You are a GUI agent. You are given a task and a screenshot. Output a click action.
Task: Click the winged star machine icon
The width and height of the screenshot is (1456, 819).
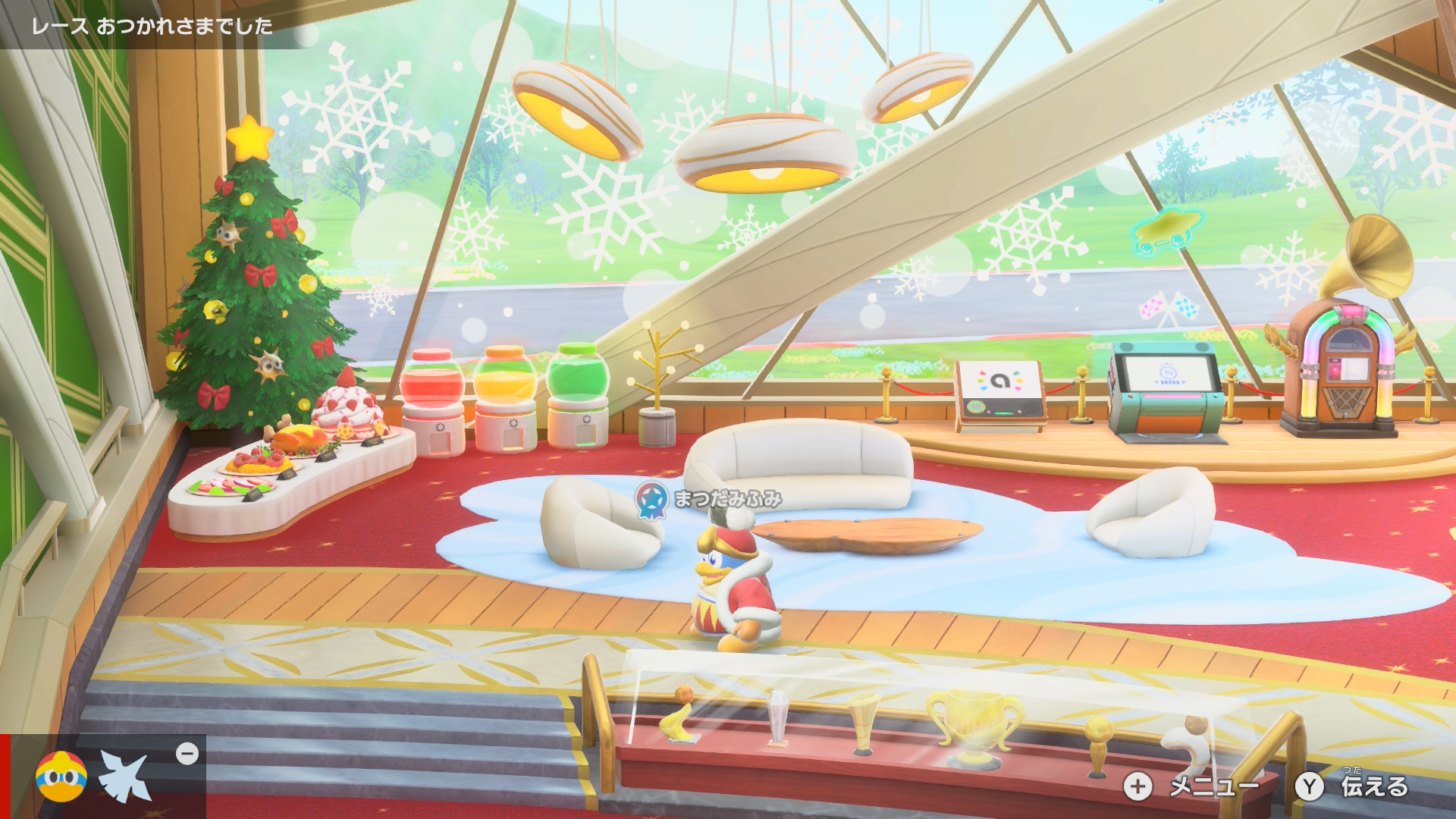coord(125,777)
